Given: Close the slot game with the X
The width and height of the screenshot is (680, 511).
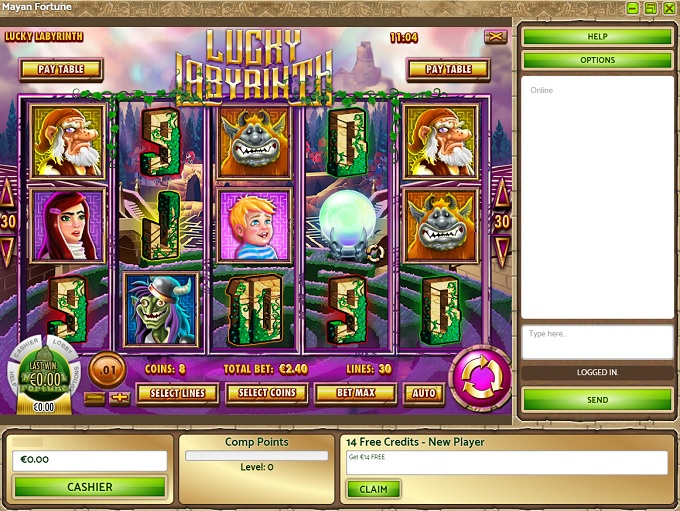Looking at the screenshot, I should (x=495, y=37).
